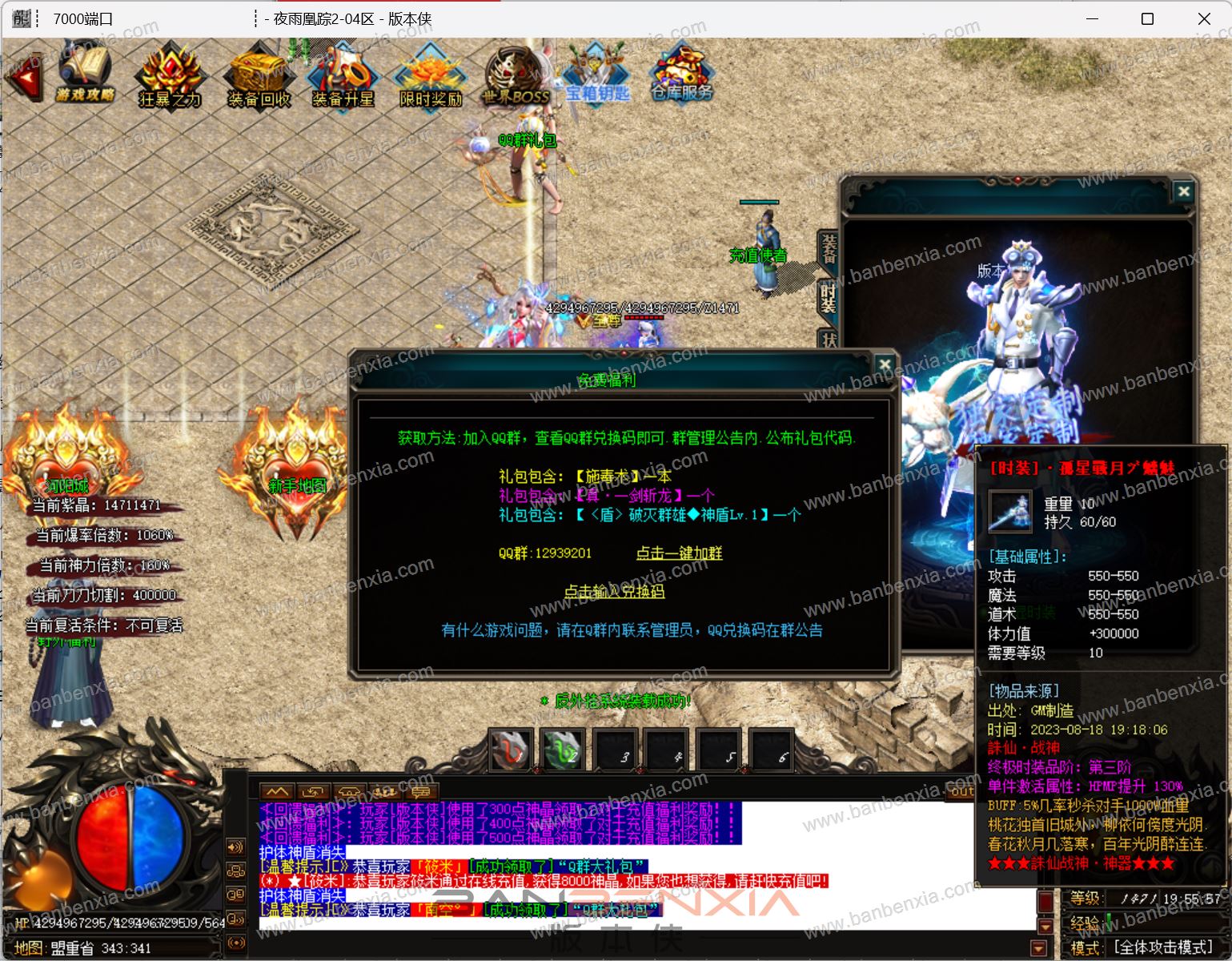Switch to the 装备 equipment tab
The height and width of the screenshot is (961, 1232).
pyautogui.click(x=828, y=250)
